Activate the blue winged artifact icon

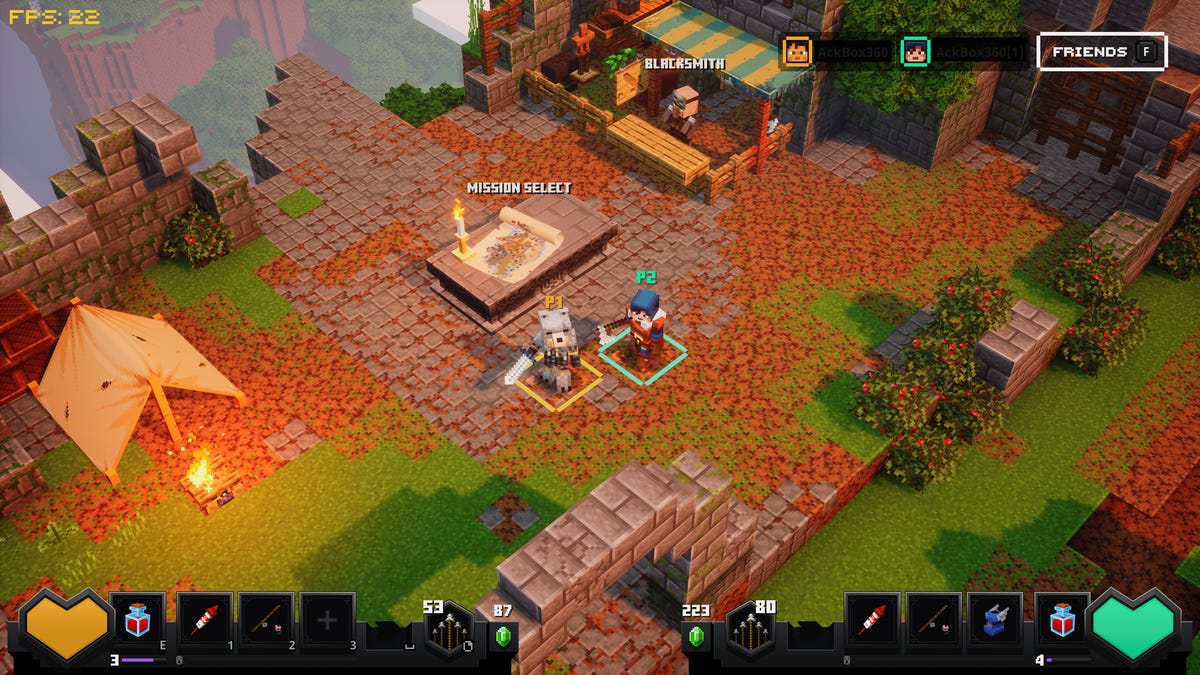996,621
